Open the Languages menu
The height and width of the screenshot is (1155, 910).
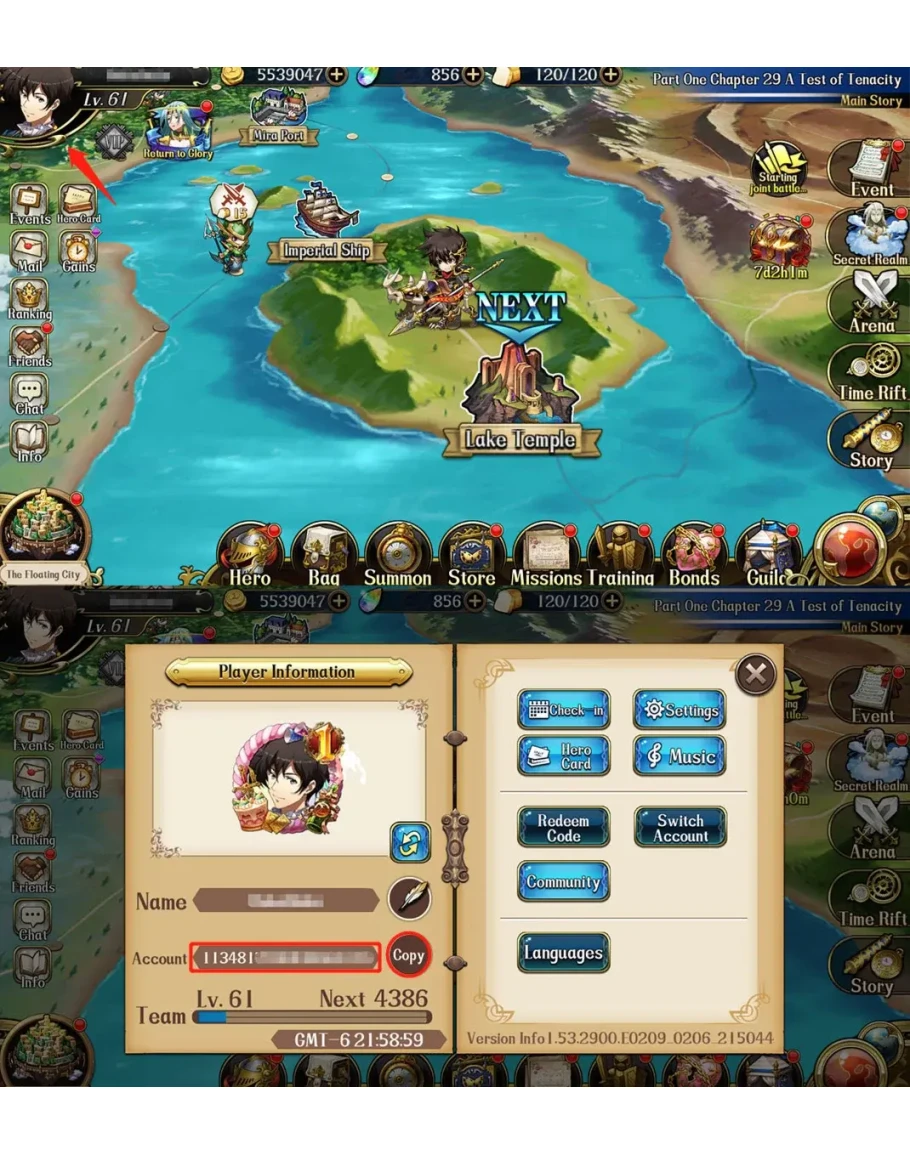[x=563, y=953]
